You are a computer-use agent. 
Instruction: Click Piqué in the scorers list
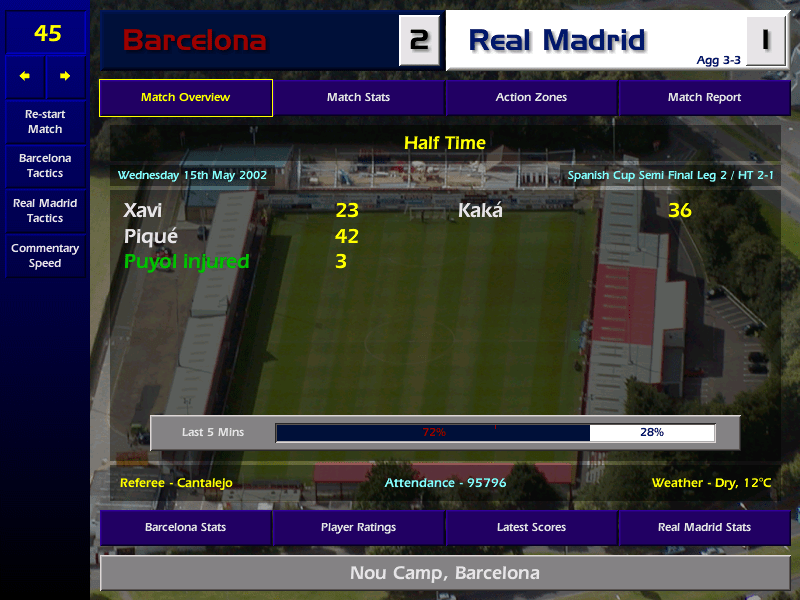150,237
